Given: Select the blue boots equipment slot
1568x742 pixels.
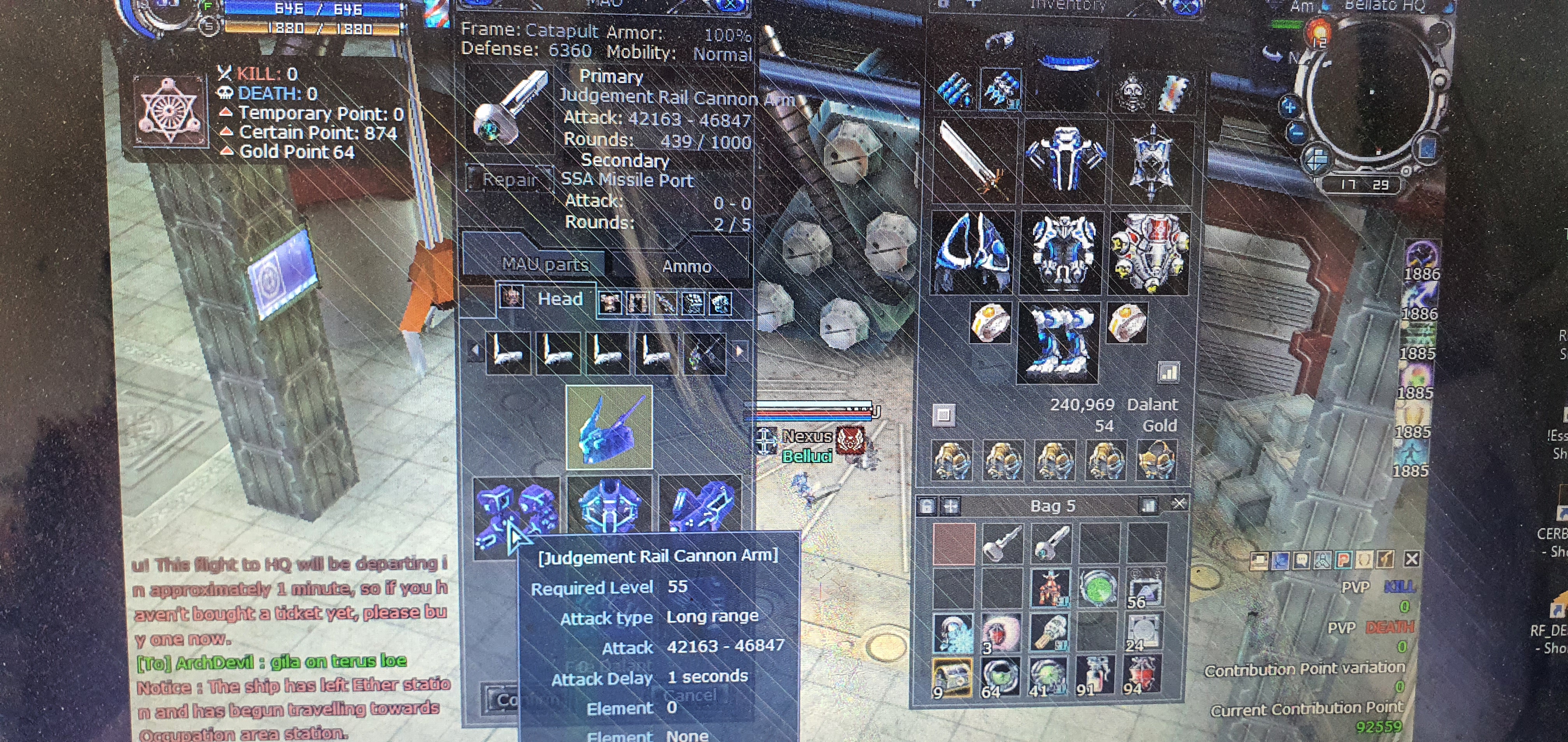Looking at the screenshot, I should pyautogui.click(x=1058, y=343).
